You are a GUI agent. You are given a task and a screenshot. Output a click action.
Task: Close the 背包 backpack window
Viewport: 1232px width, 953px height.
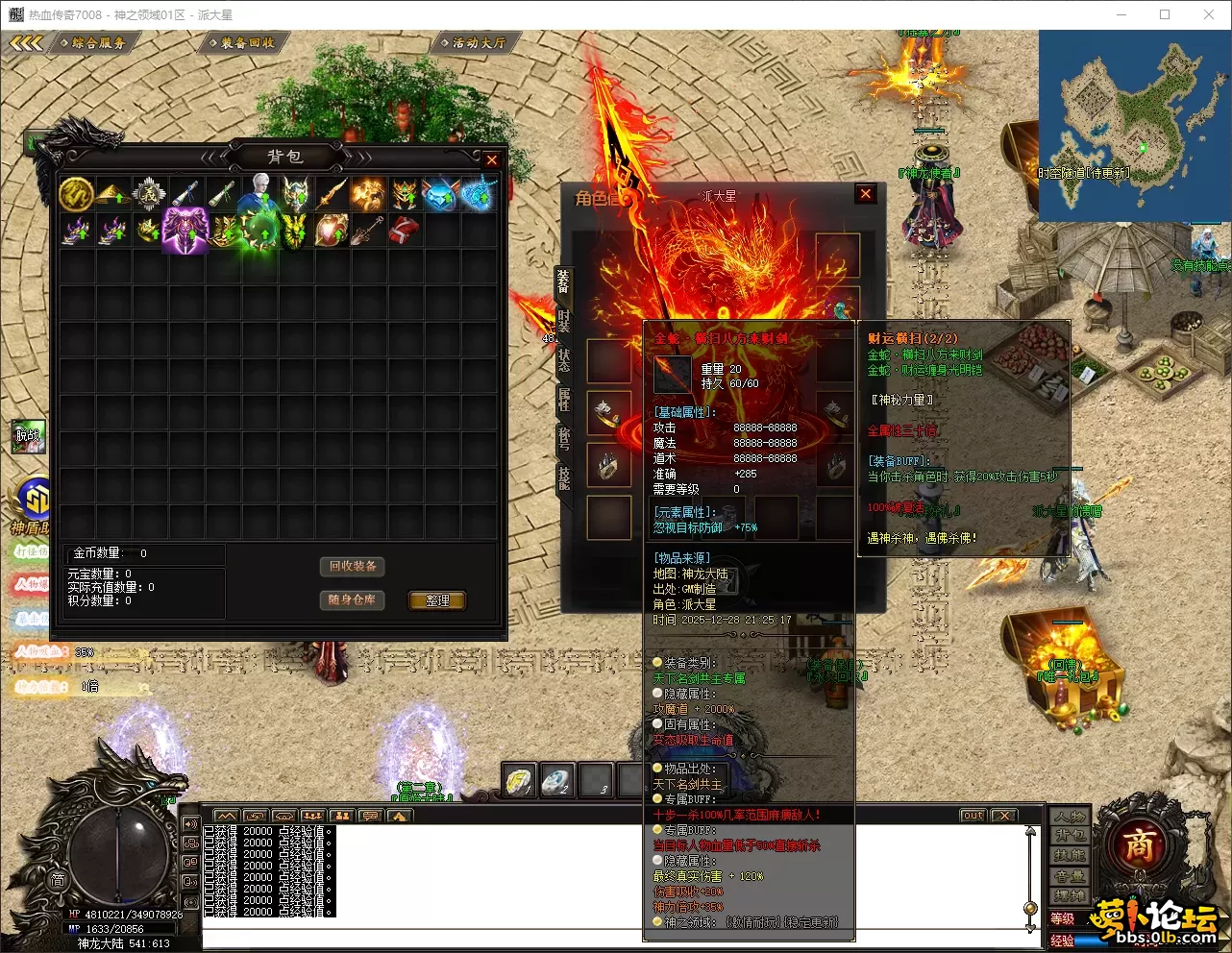[492, 160]
